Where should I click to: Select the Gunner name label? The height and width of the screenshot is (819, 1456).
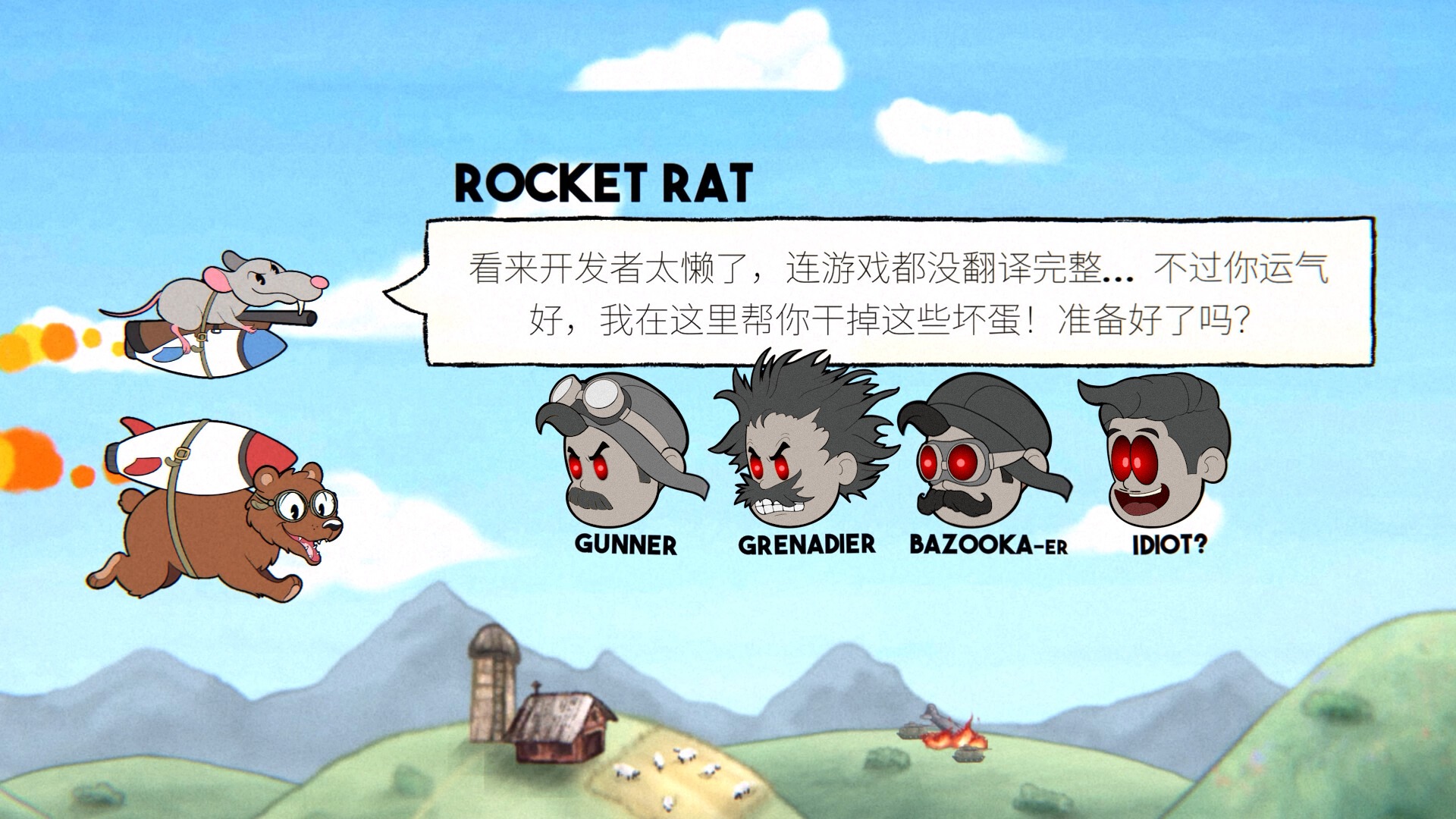click(626, 543)
